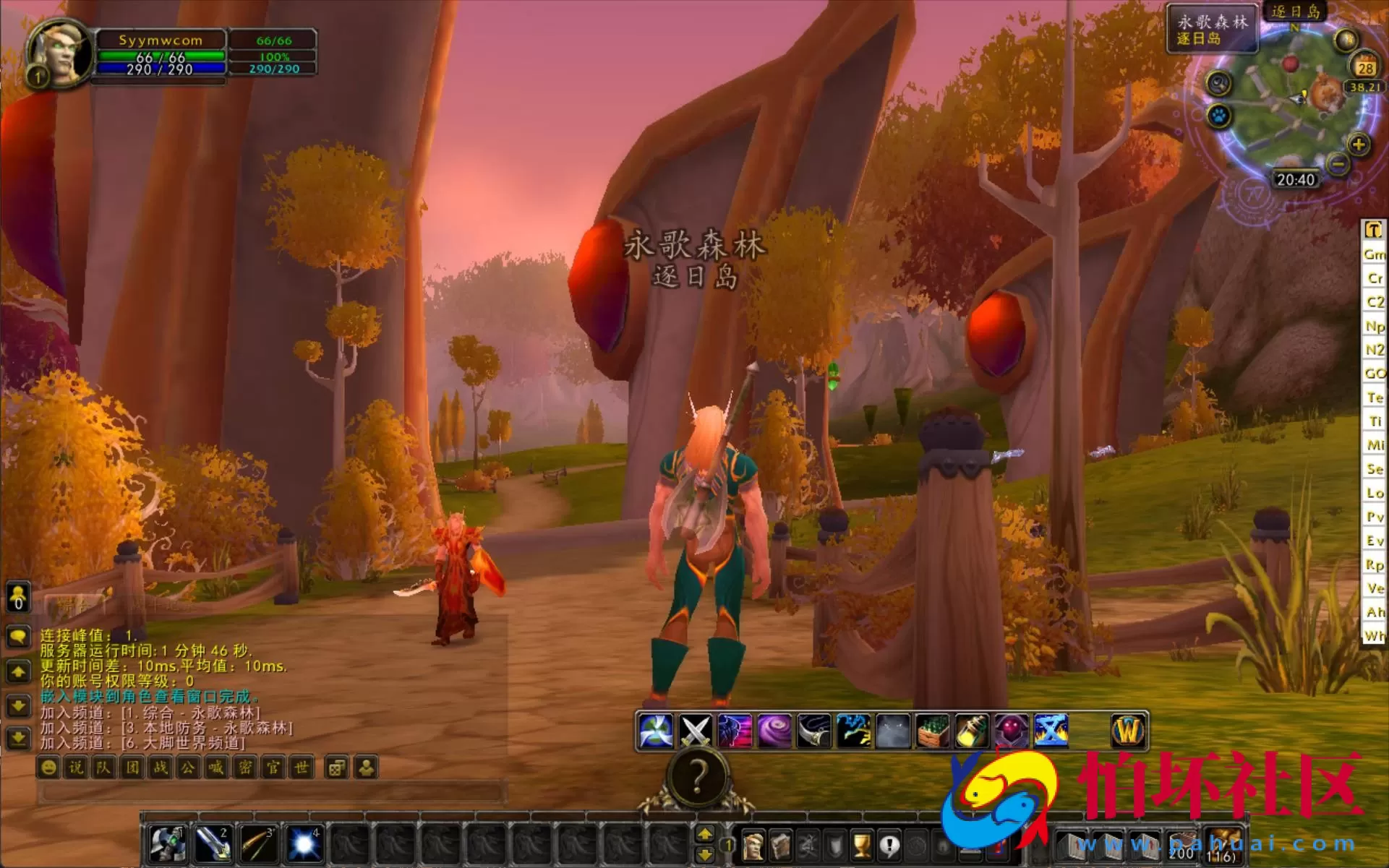Open the backpack bag at bottom right
The height and width of the screenshot is (868, 1389).
click(x=1224, y=844)
